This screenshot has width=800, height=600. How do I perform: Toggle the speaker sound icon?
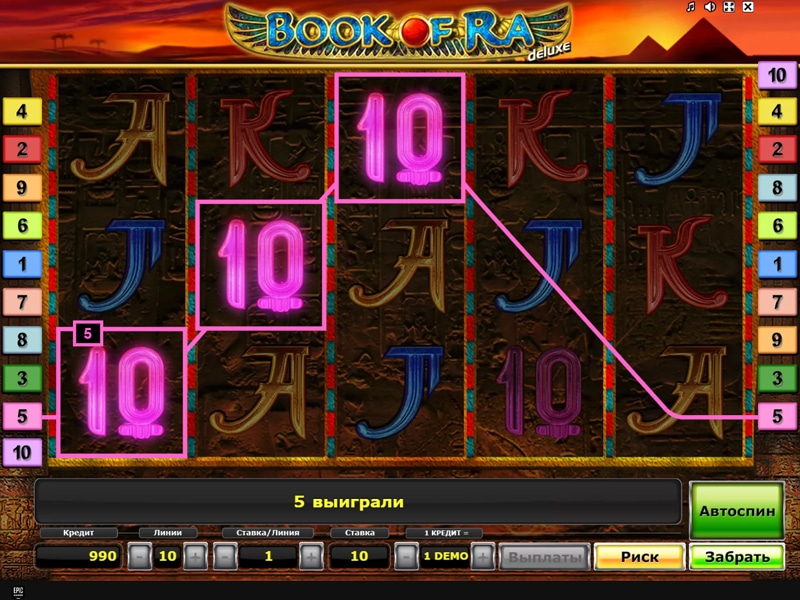point(709,7)
